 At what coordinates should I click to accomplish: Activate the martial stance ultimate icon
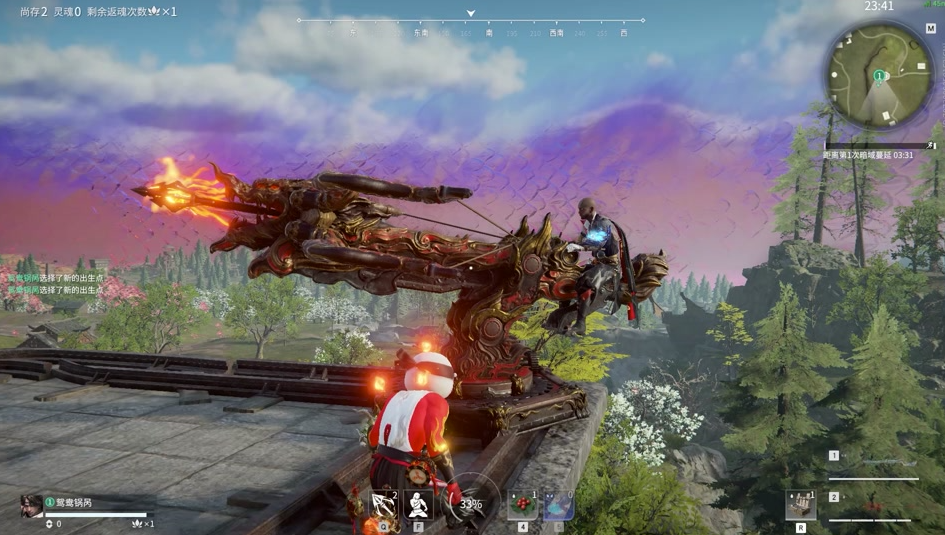click(419, 505)
